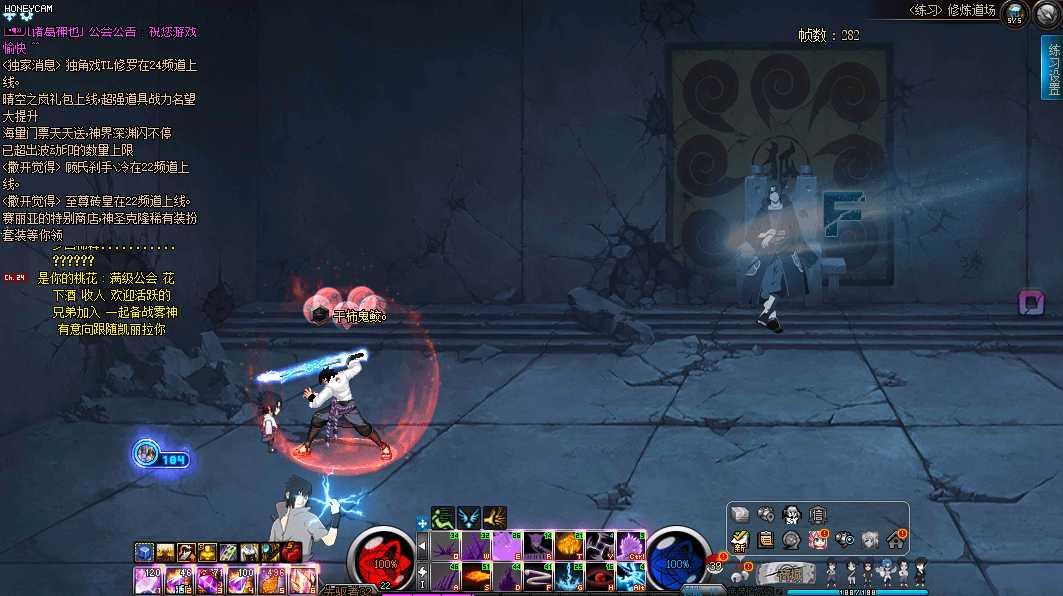Screen dimensions: 1063x596
Task: Click the grey round button beside SYS
Action: click(1047, 13)
